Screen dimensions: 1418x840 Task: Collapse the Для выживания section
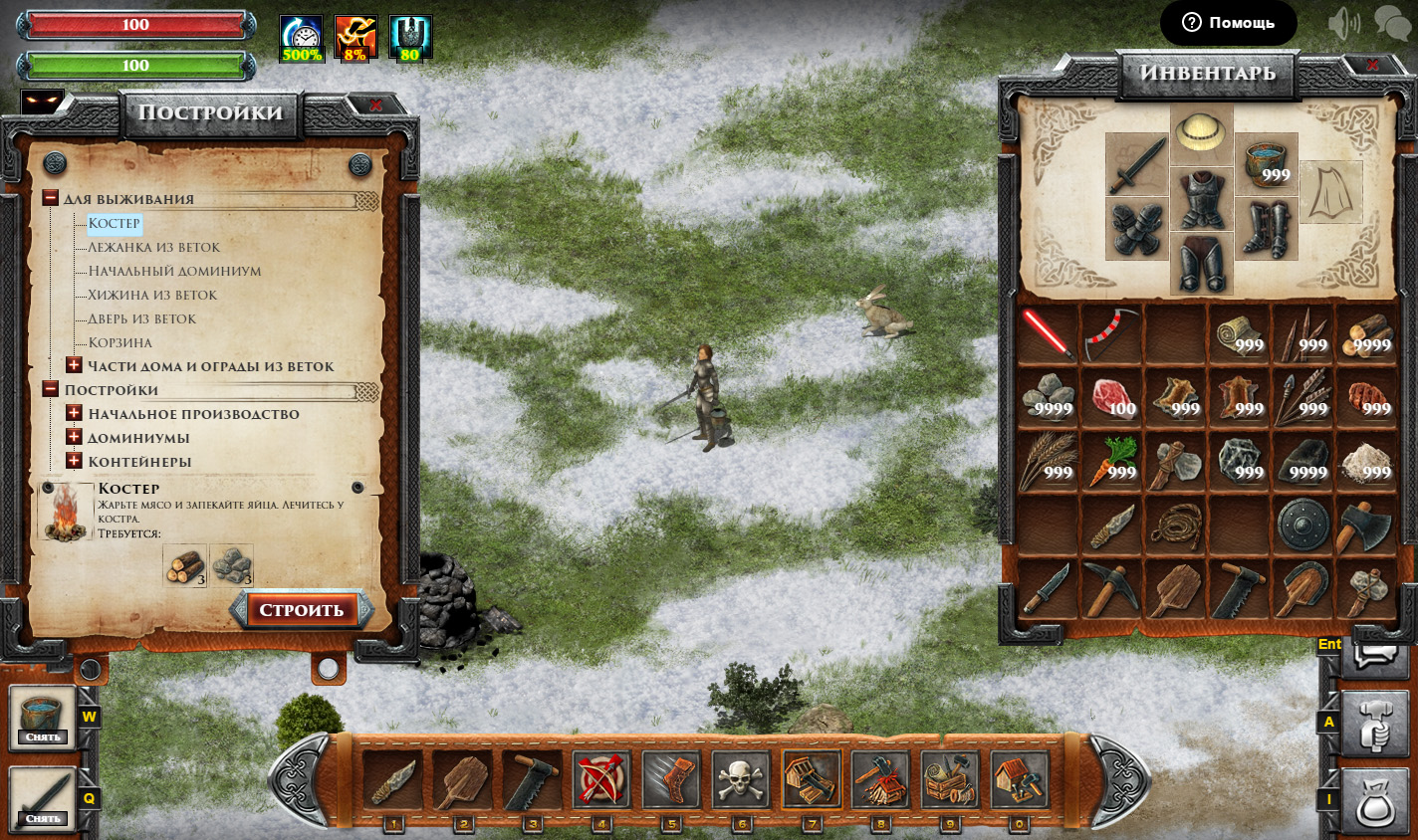[x=50, y=198]
